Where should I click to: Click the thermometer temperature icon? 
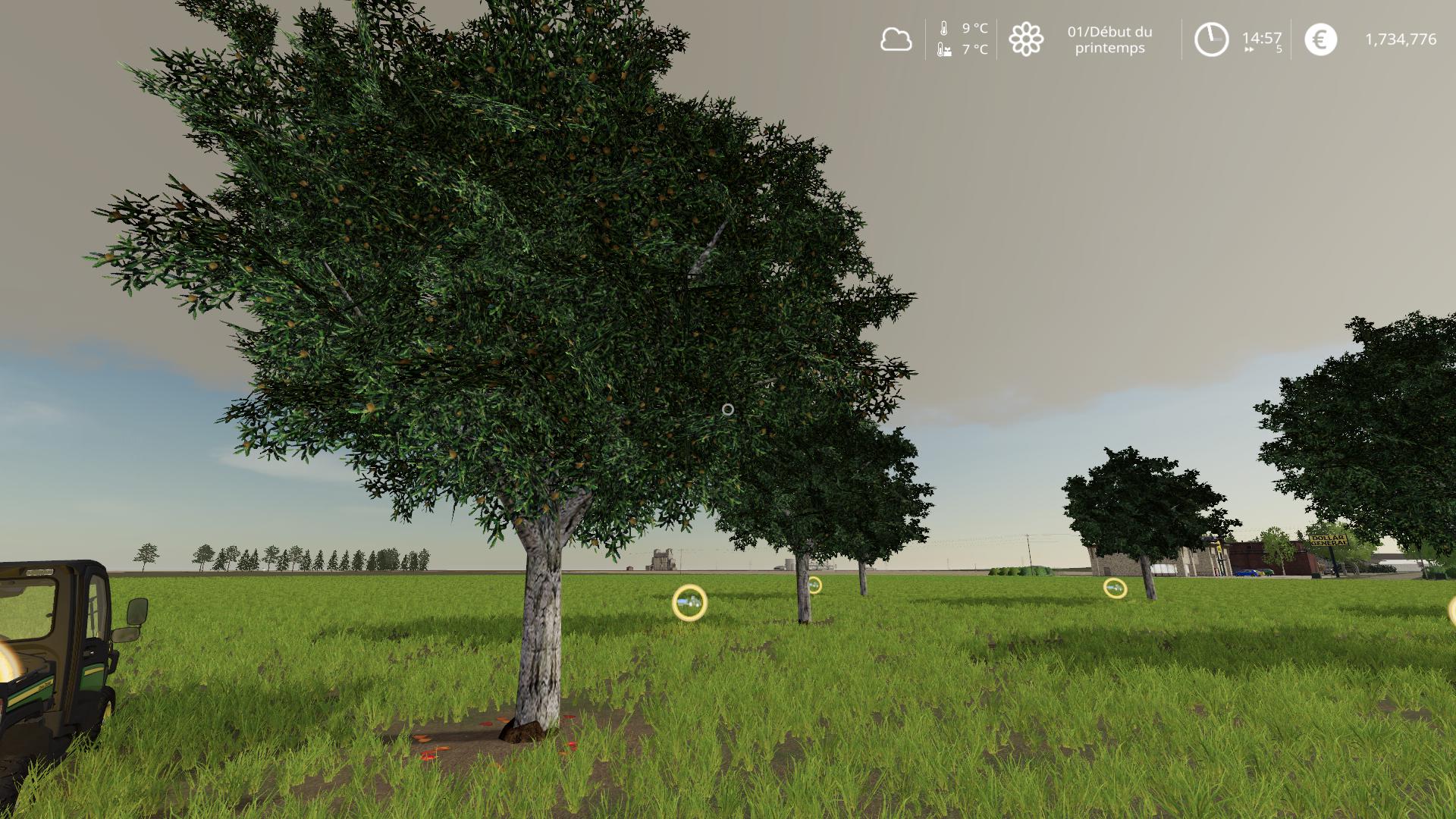pos(944,29)
